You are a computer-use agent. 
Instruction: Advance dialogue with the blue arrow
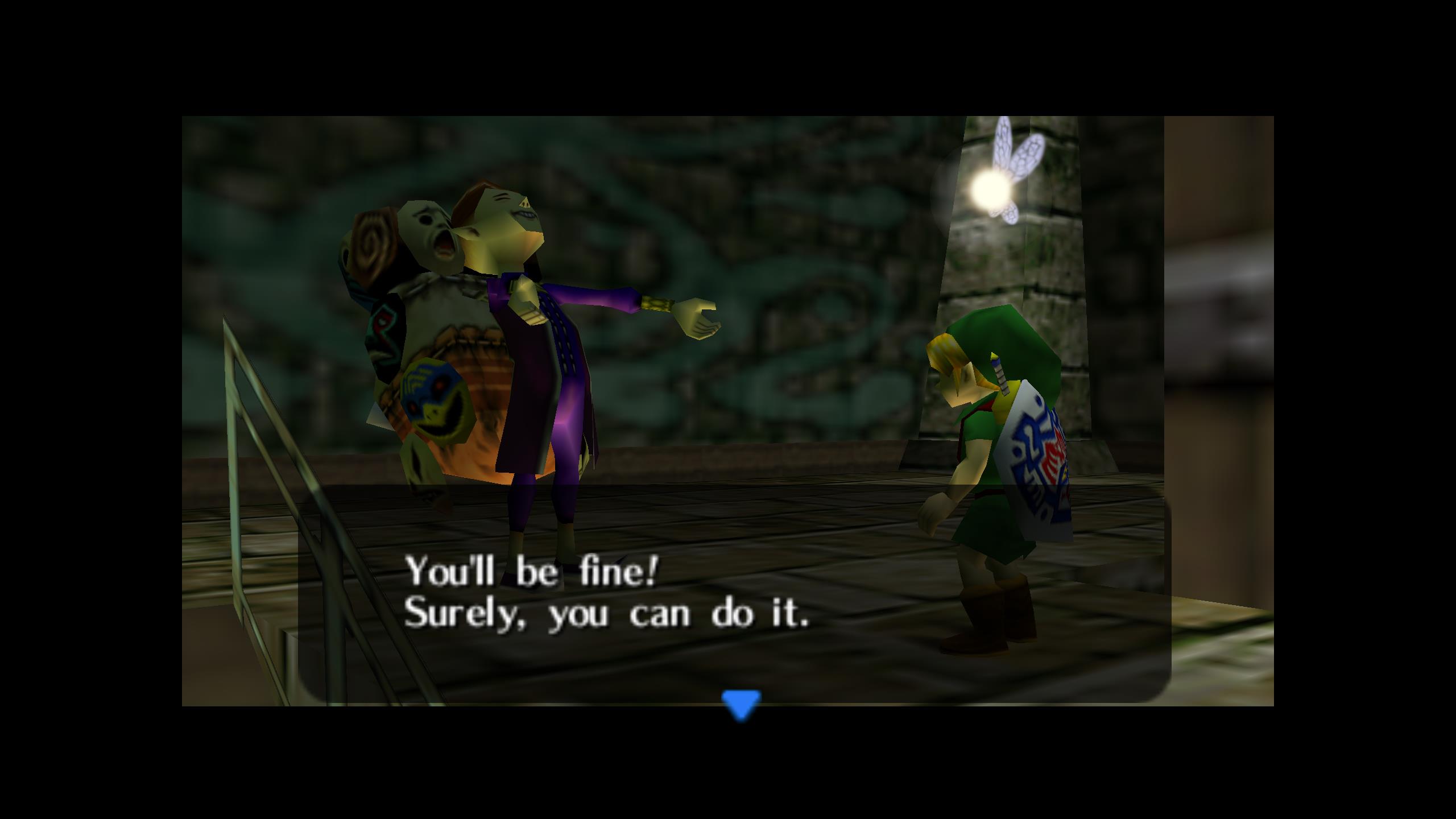(x=741, y=704)
